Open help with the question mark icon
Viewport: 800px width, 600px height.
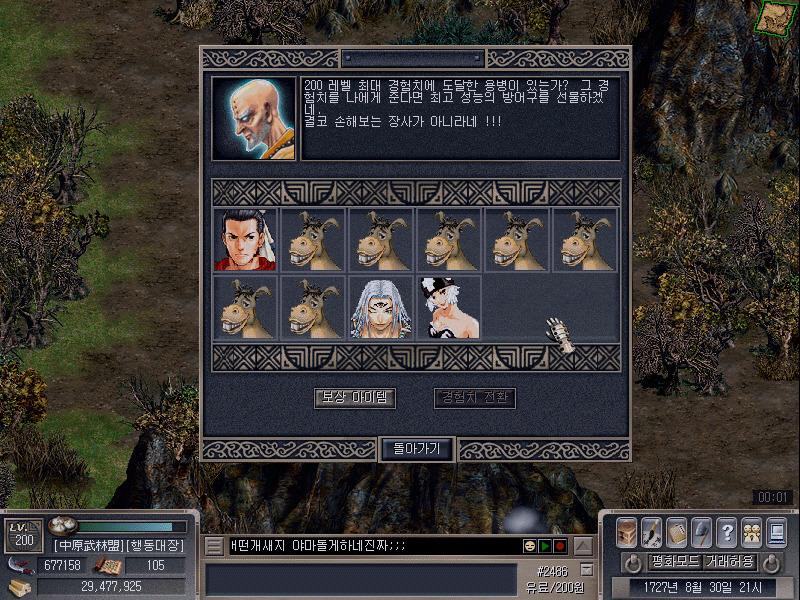pyautogui.click(x=727, y=530)
